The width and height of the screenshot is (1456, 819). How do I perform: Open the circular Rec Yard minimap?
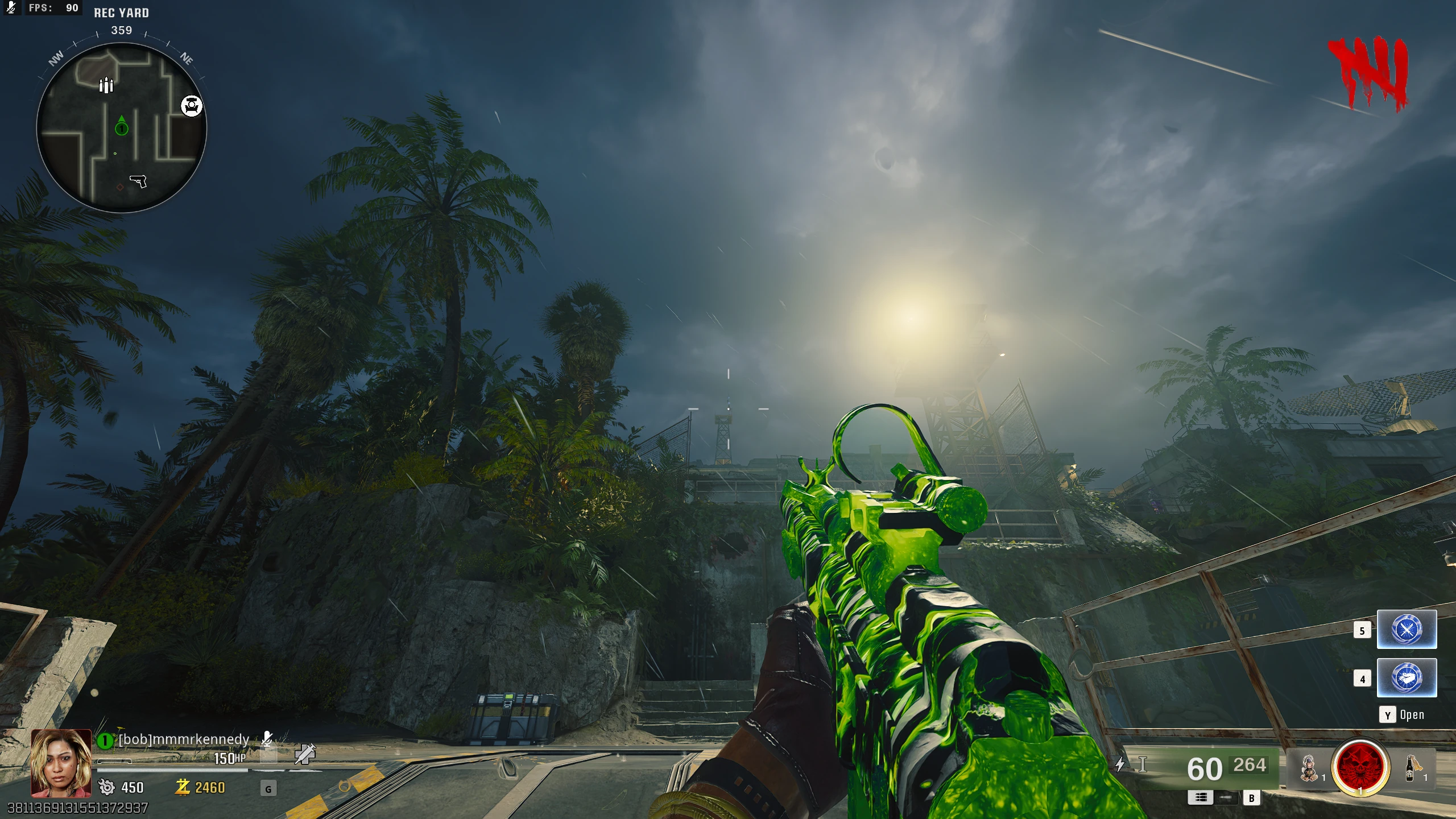(x=122, y=128)
